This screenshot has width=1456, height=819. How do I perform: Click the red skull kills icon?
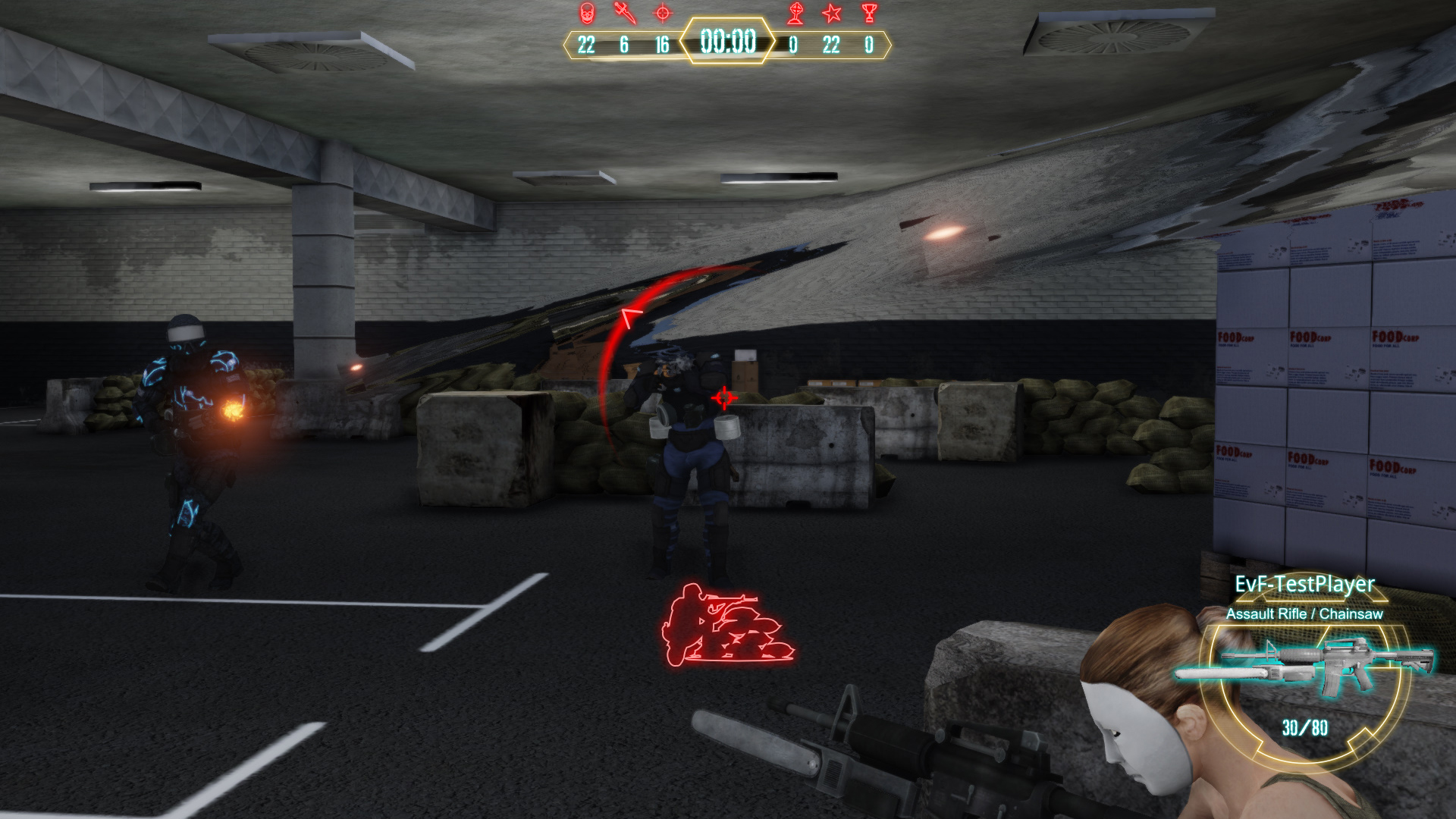(586, 13)
